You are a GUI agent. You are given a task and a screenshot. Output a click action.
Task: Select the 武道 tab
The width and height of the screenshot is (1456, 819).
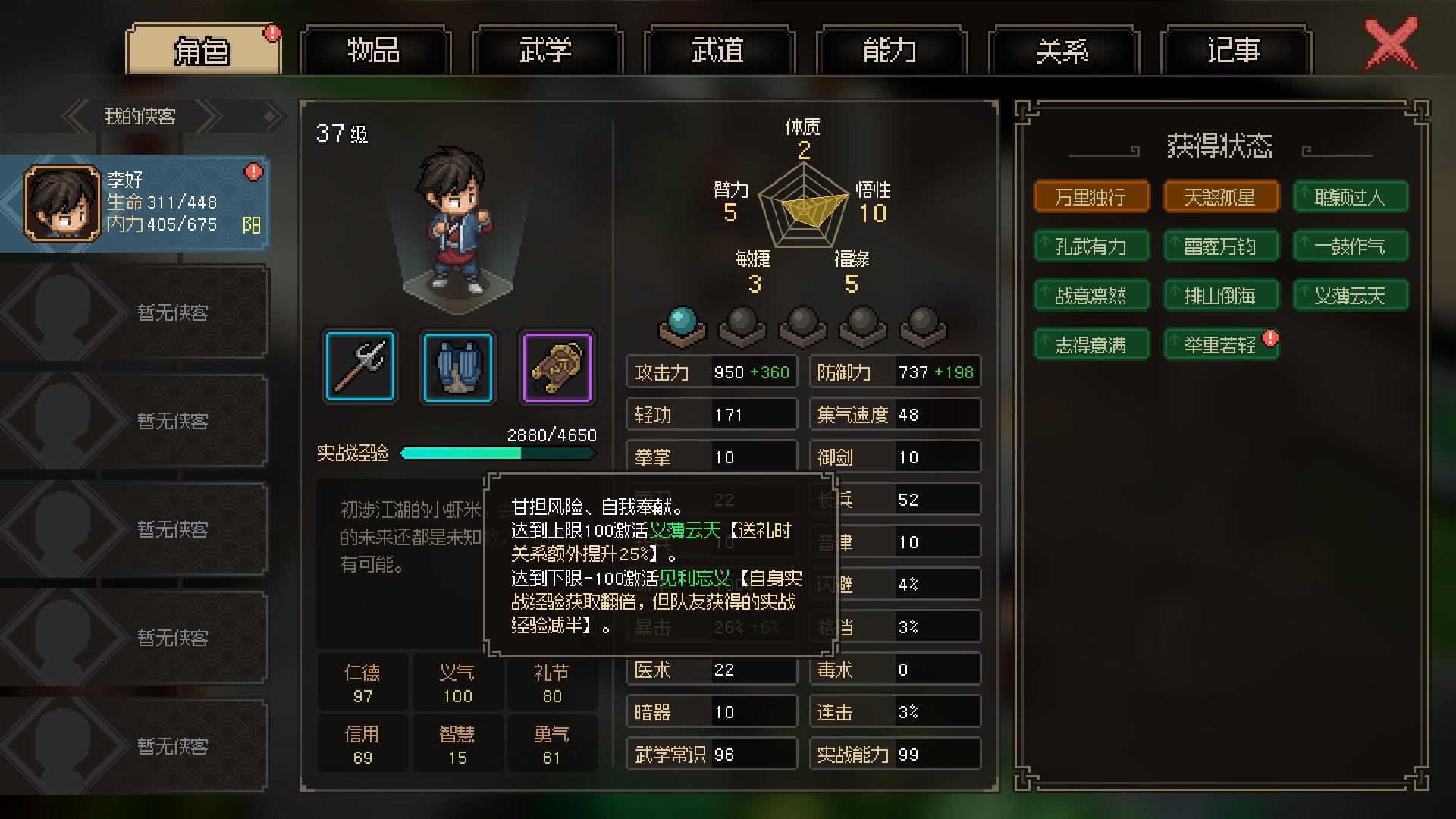pos(718,51)
